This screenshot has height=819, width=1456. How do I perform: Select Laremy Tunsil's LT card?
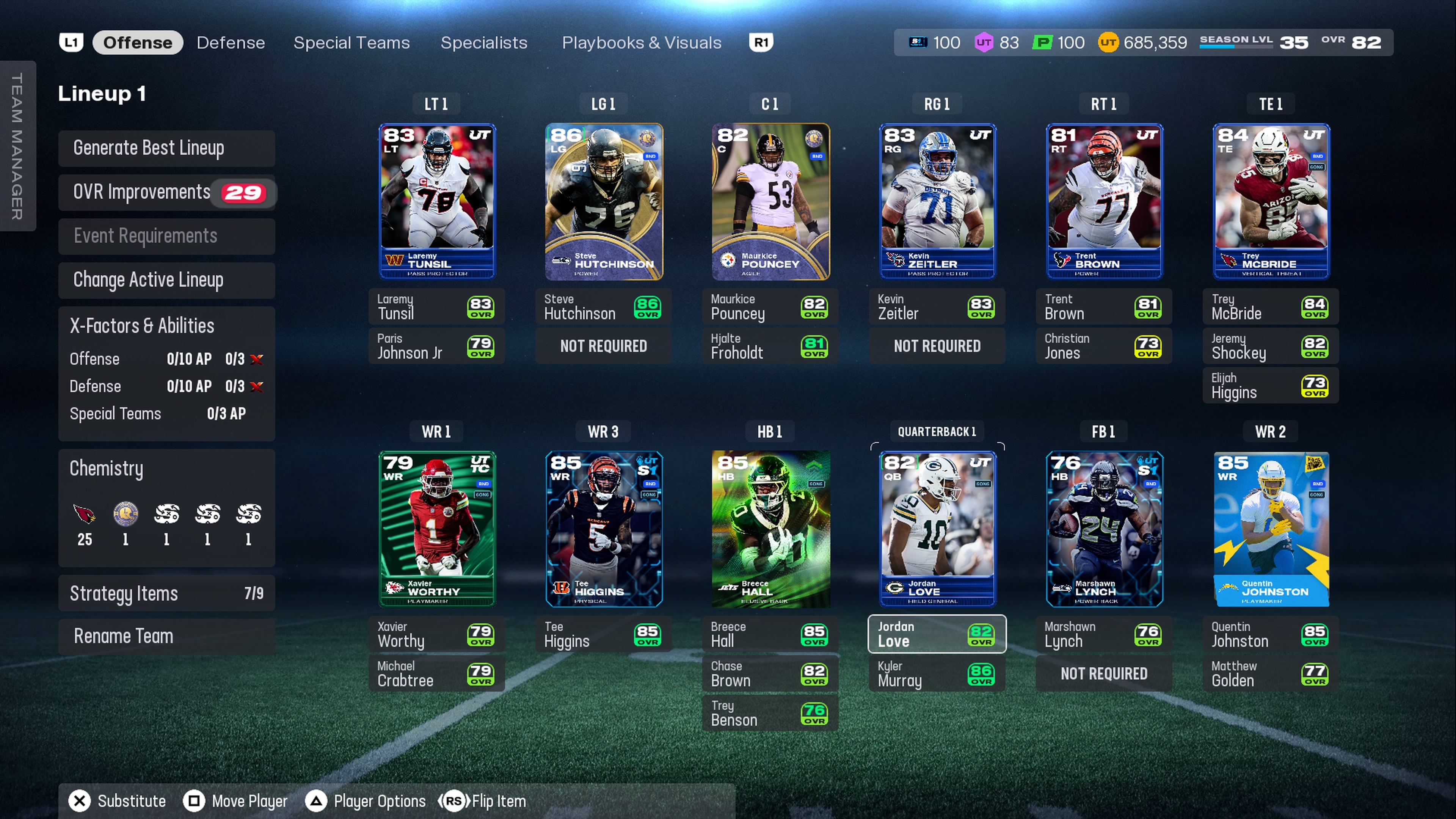click(x=436, y=201)
